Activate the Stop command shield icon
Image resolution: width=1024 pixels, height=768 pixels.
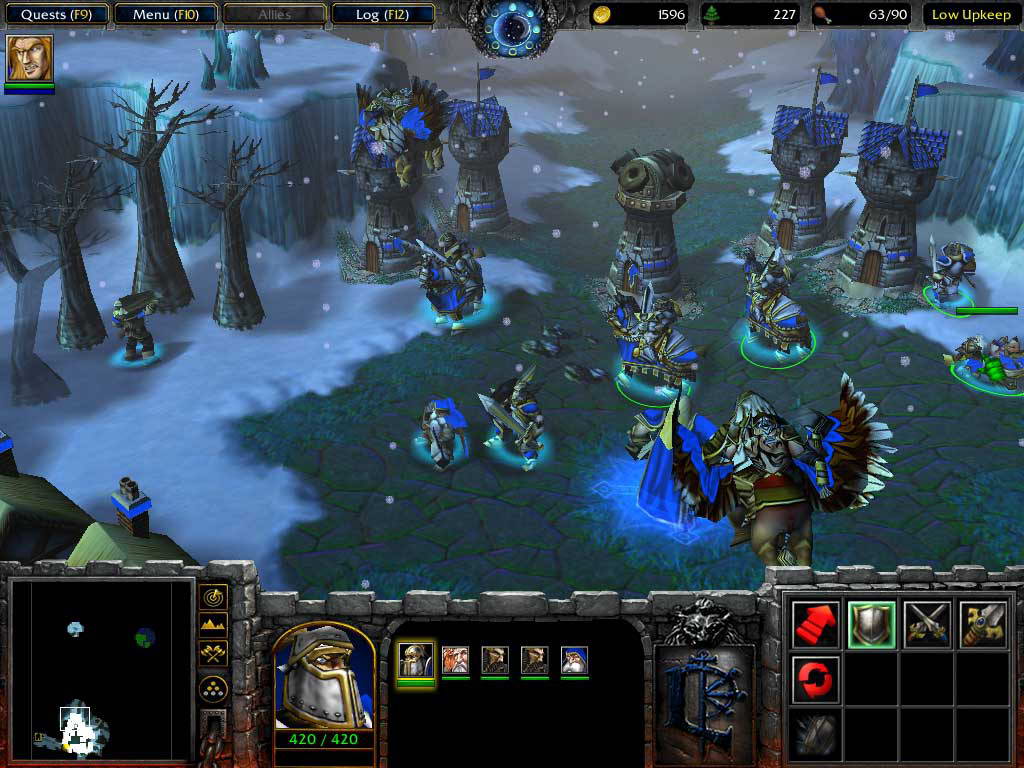click(871, 624)
